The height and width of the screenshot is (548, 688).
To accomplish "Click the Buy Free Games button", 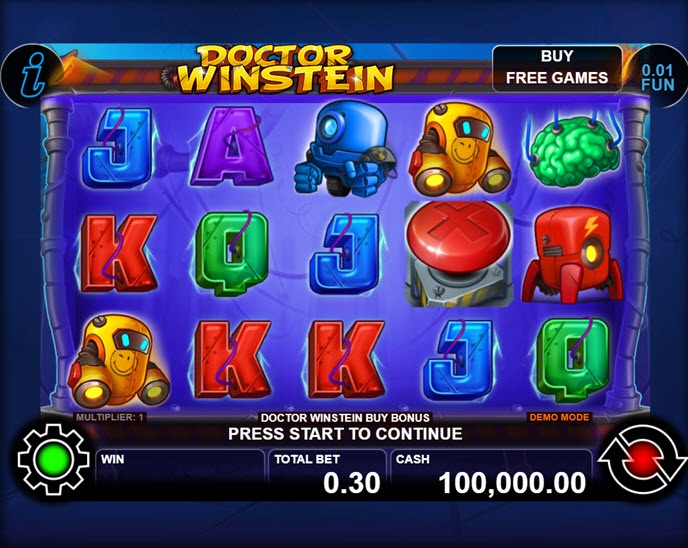I will tap(557, 67).
